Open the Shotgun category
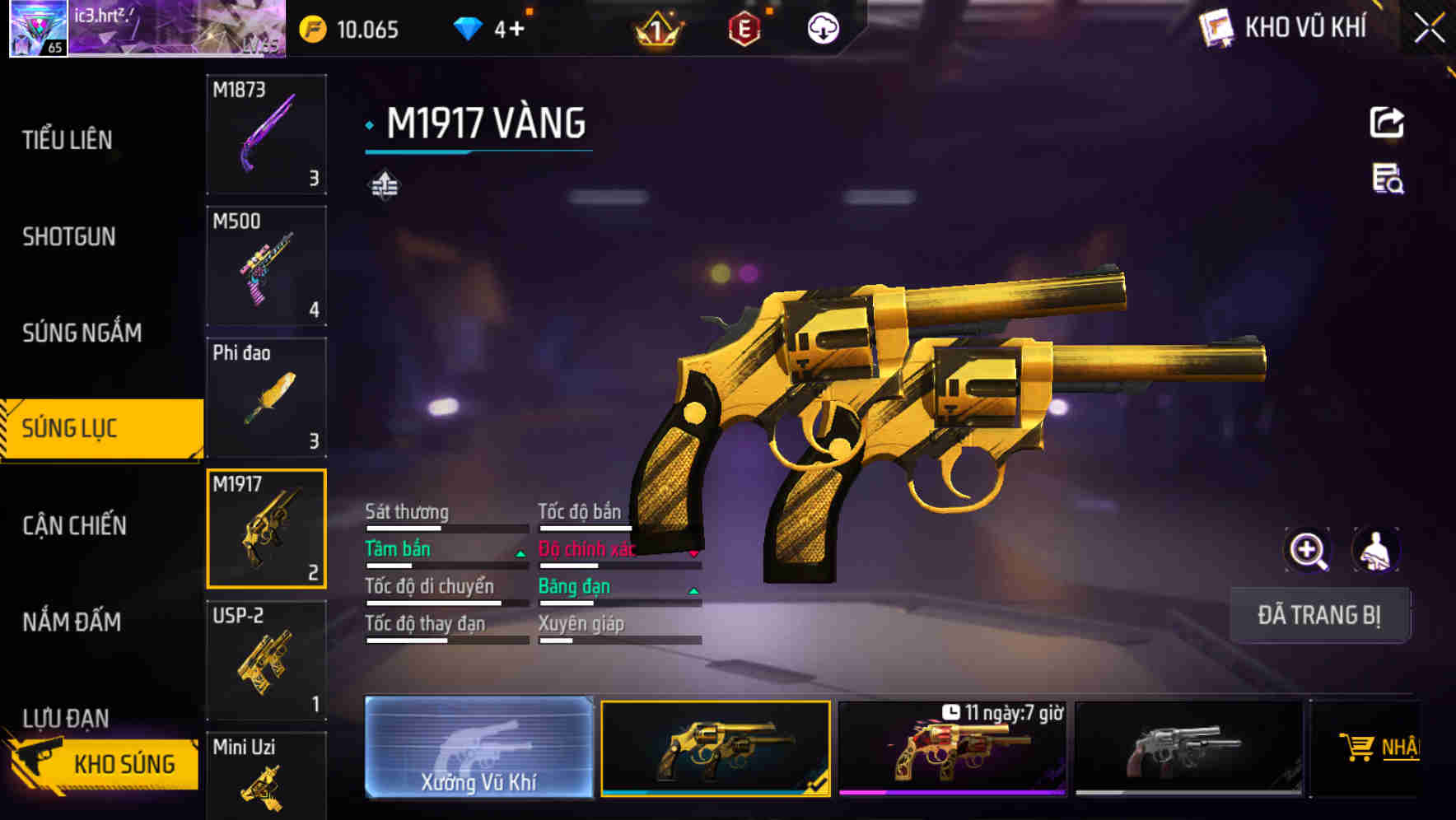Screen dimensions: 1456x820 (x=69, y=237)
